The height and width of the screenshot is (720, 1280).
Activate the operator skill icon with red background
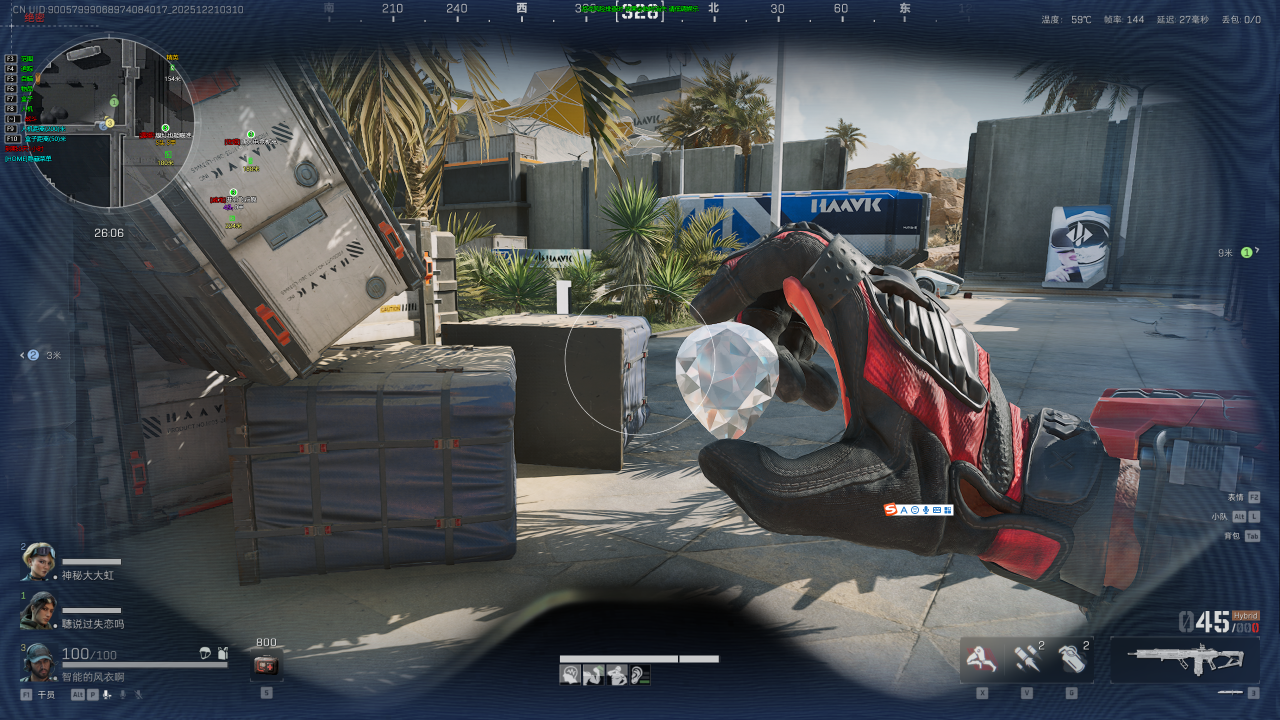pyautogui.click(x=982, y=659)
